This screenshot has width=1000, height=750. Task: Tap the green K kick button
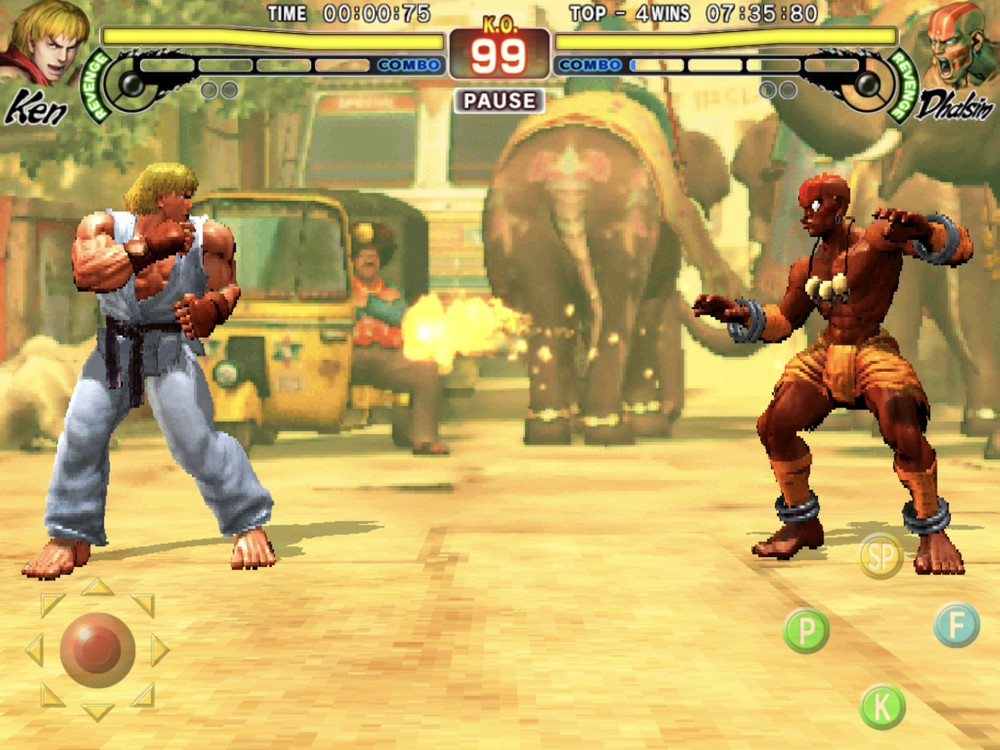(882, 707)
